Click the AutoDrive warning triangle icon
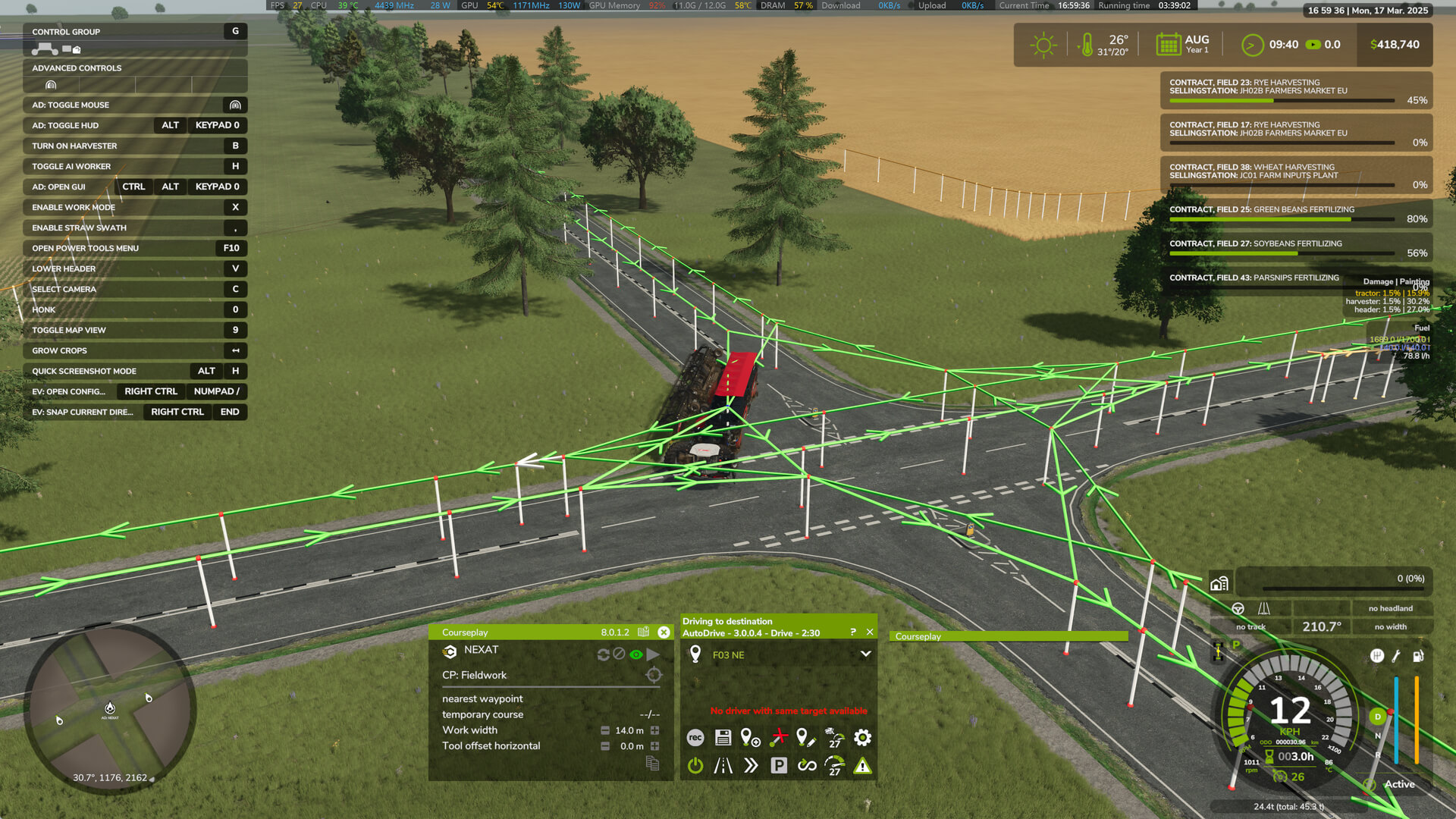 [x=862, y=766]
